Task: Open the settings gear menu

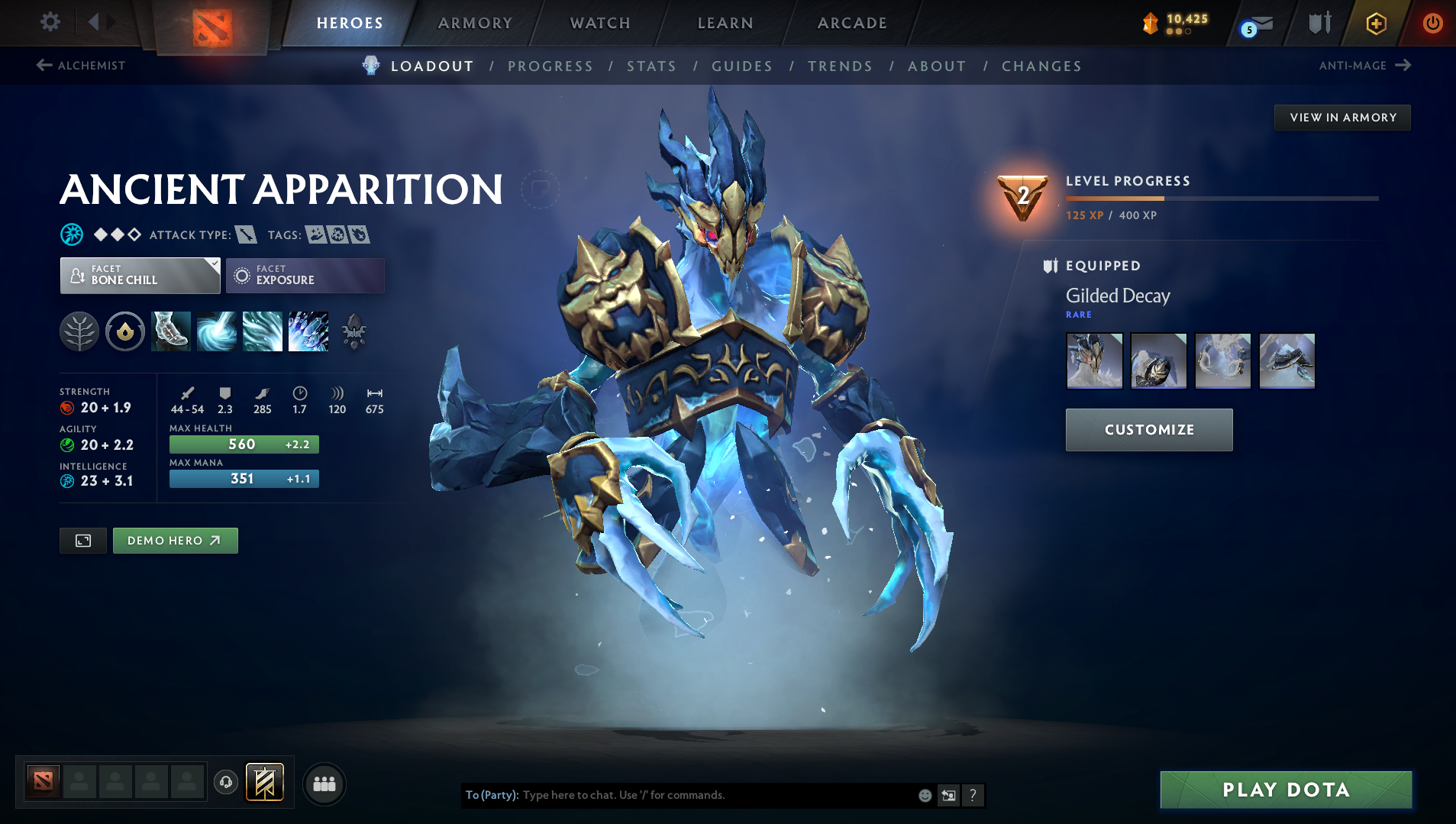Action: point(50,22)
